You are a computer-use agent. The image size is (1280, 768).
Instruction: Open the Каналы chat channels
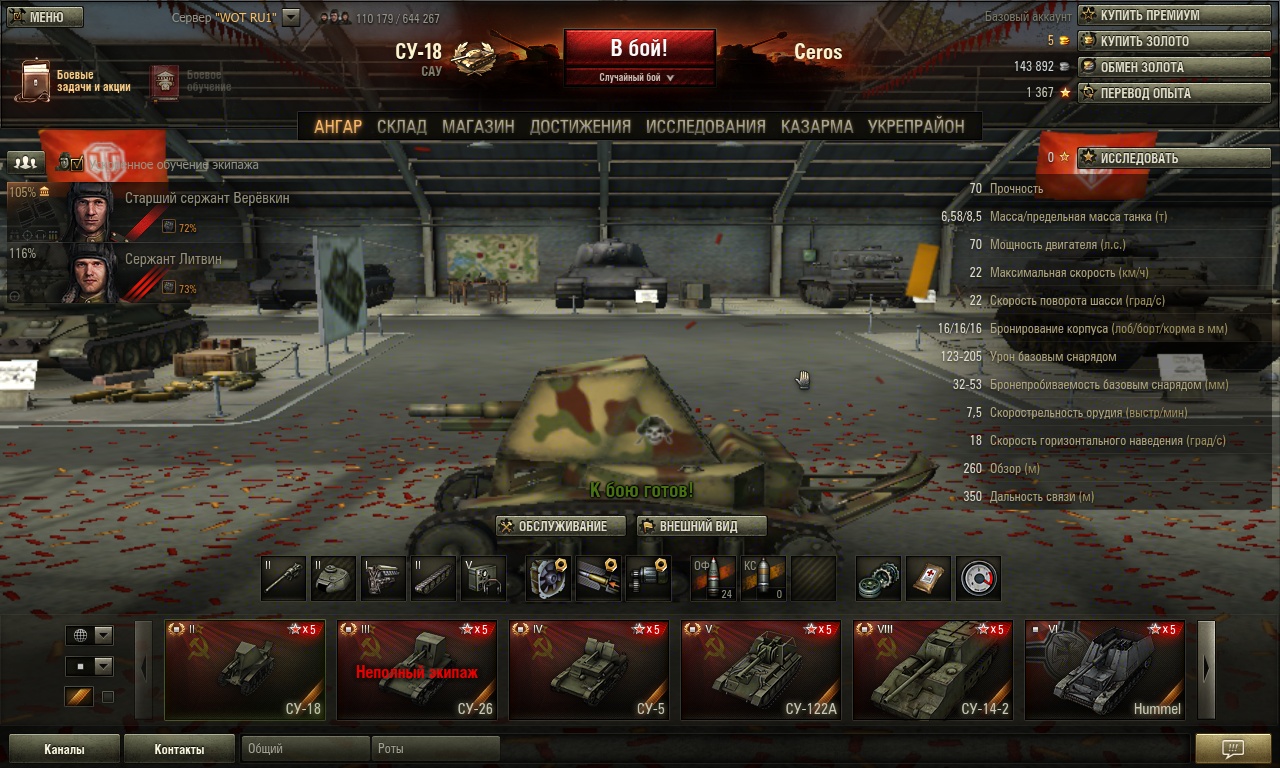point(64,749)
